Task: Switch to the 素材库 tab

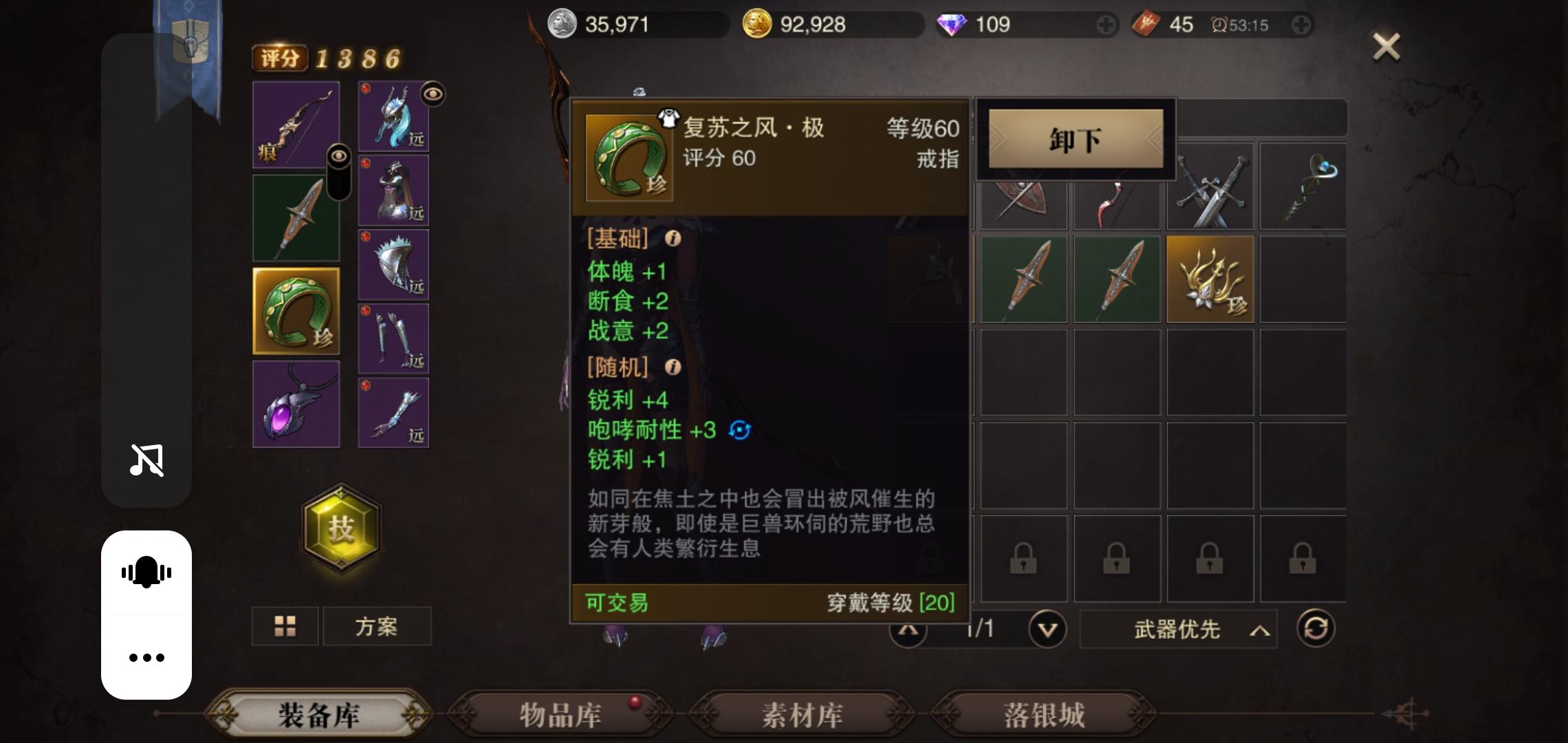Action: (x=800, y=715)
